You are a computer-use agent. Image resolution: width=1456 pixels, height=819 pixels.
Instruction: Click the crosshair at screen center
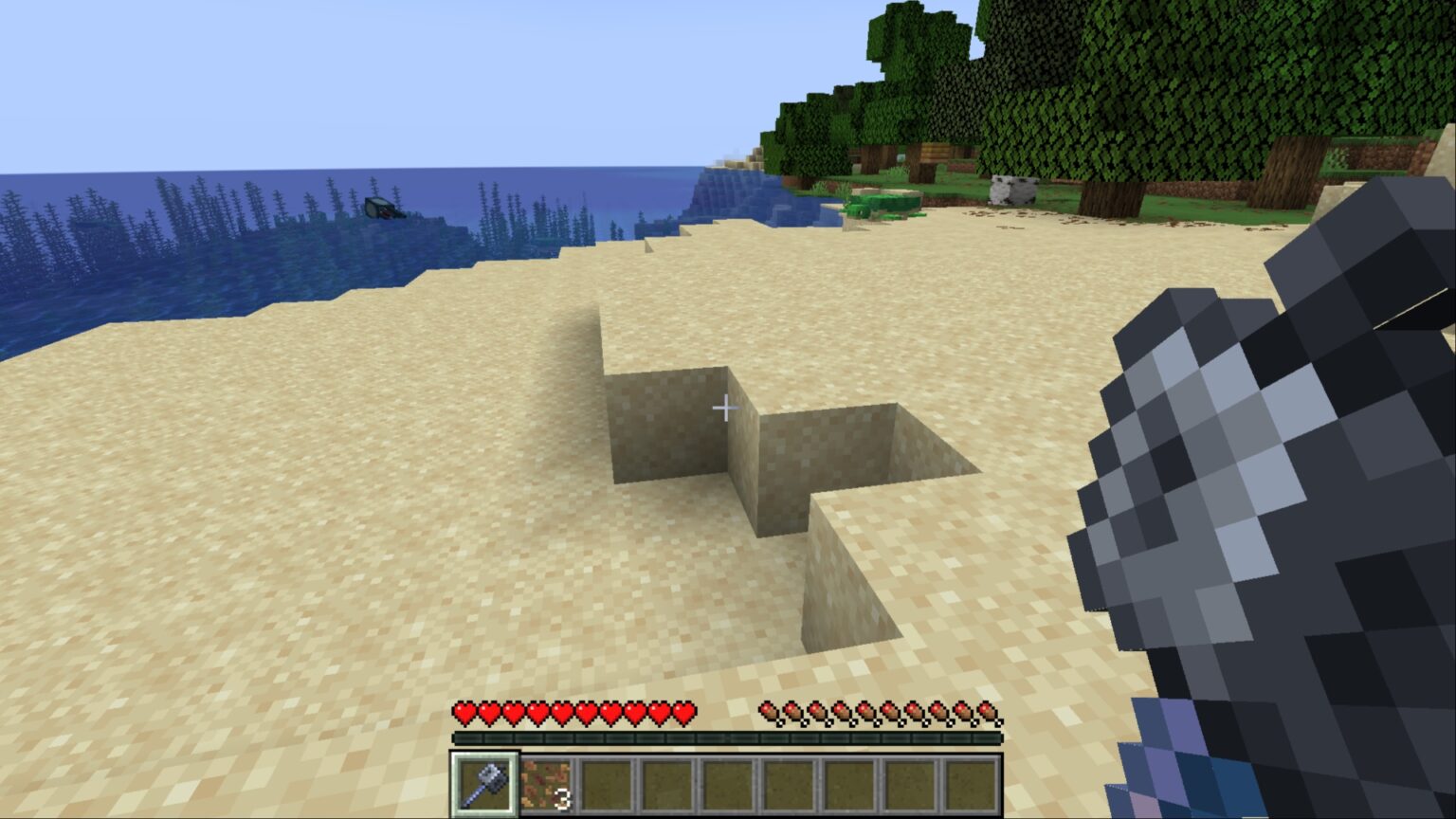pyautogui.click(x=726, y=408)
